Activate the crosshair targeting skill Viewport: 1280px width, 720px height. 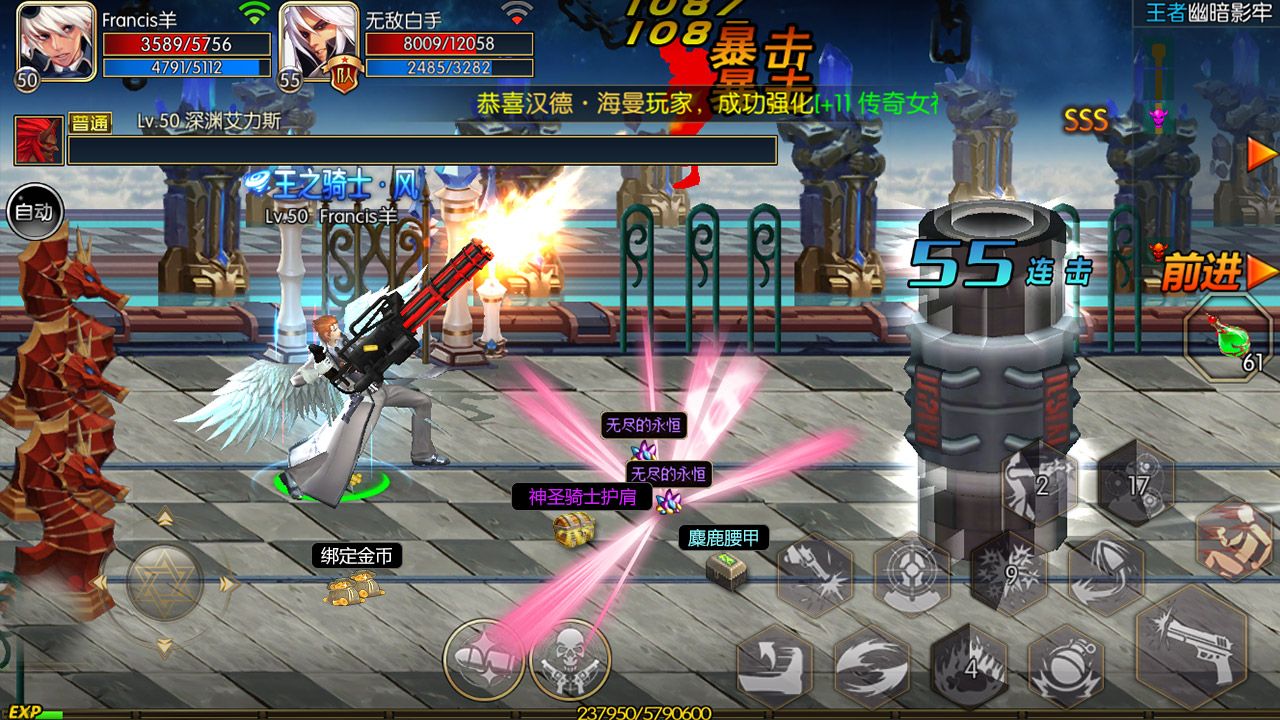pyautogui.click(x=911, y=575)
